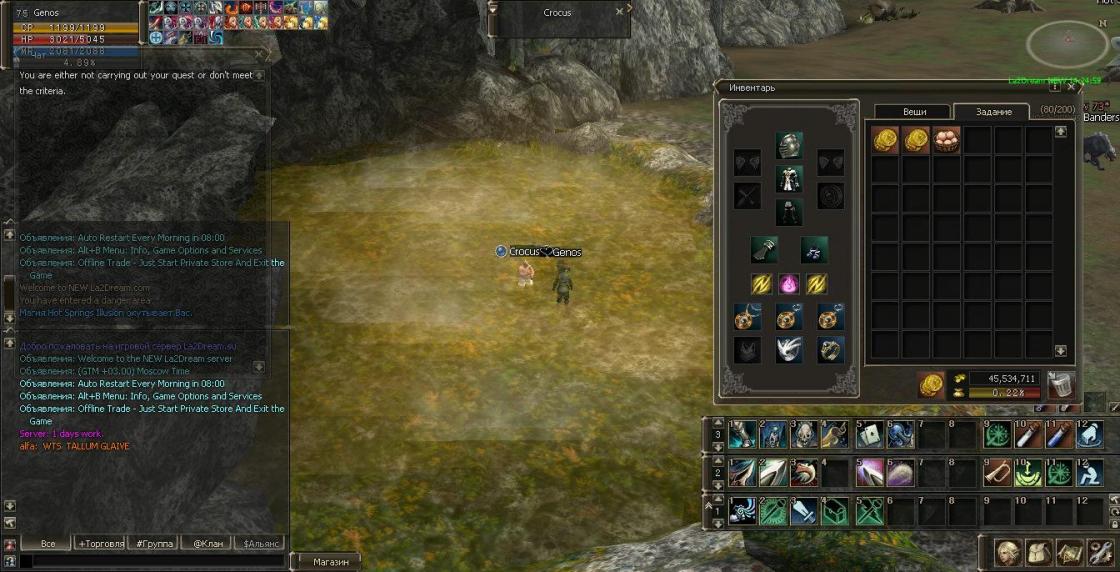This screenshot has height=572, width=1120.
Task: Click the chat text input field
Action: 150,562
